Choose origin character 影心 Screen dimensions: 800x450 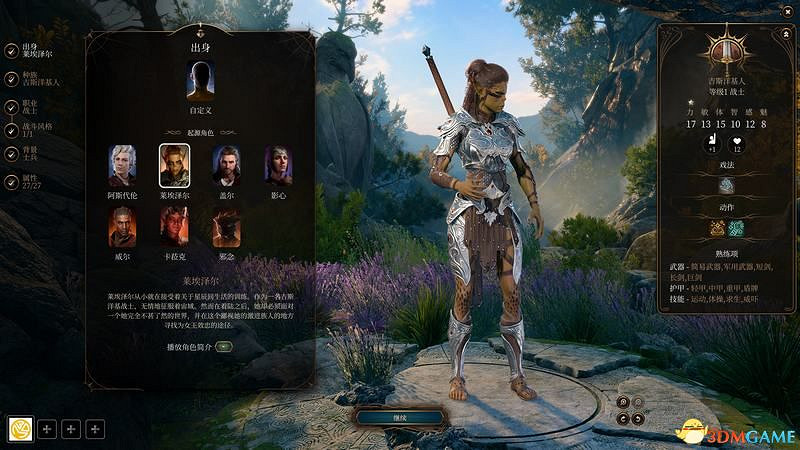pyautogui.click(x=279, y=164)
